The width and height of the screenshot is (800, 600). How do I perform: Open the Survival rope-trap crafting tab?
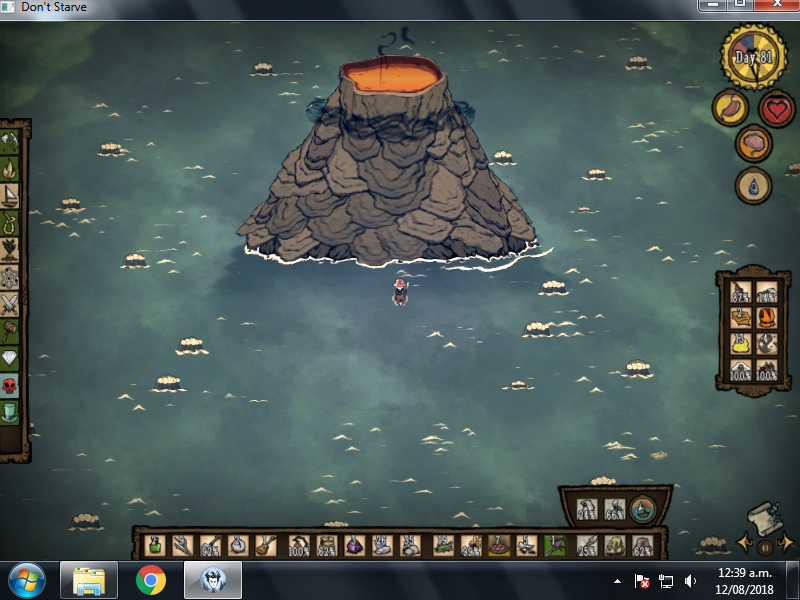point(11,222)
